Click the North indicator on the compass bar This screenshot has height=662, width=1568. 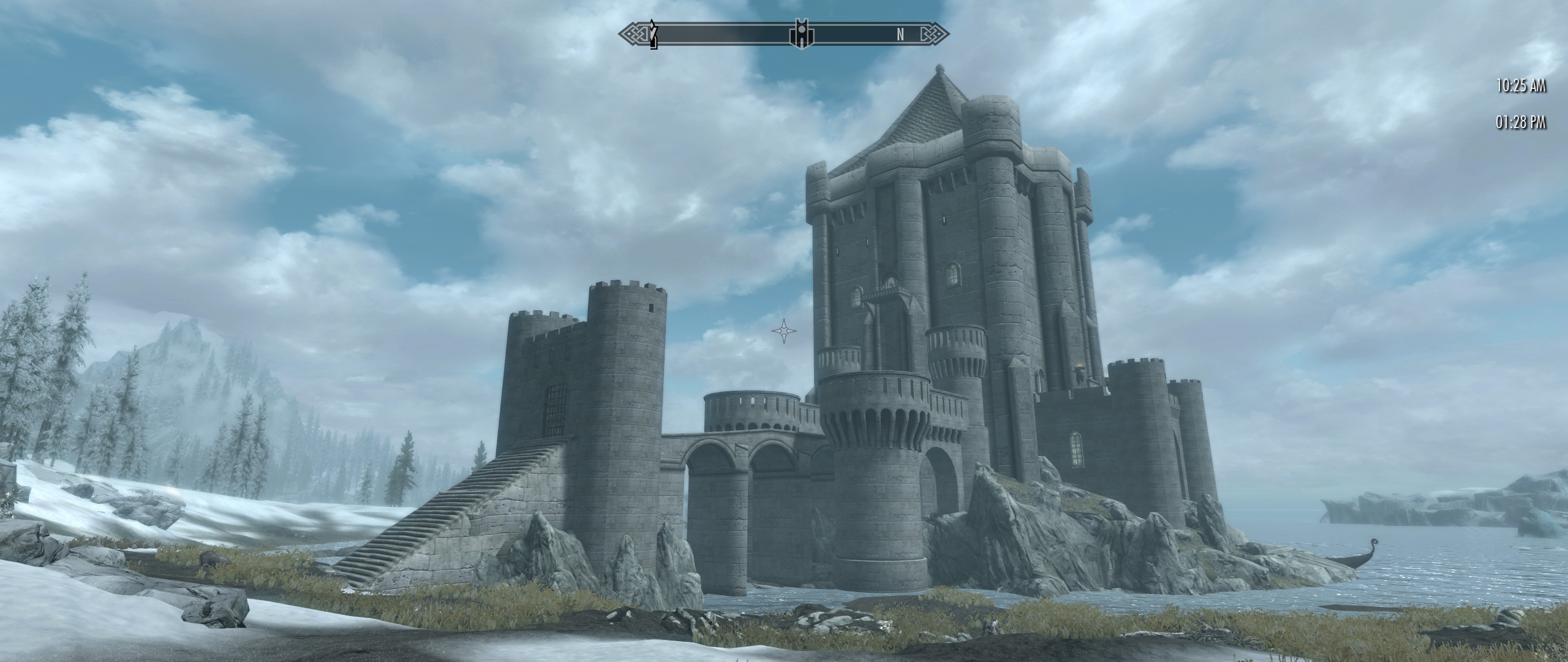click(x=900, y=35)
